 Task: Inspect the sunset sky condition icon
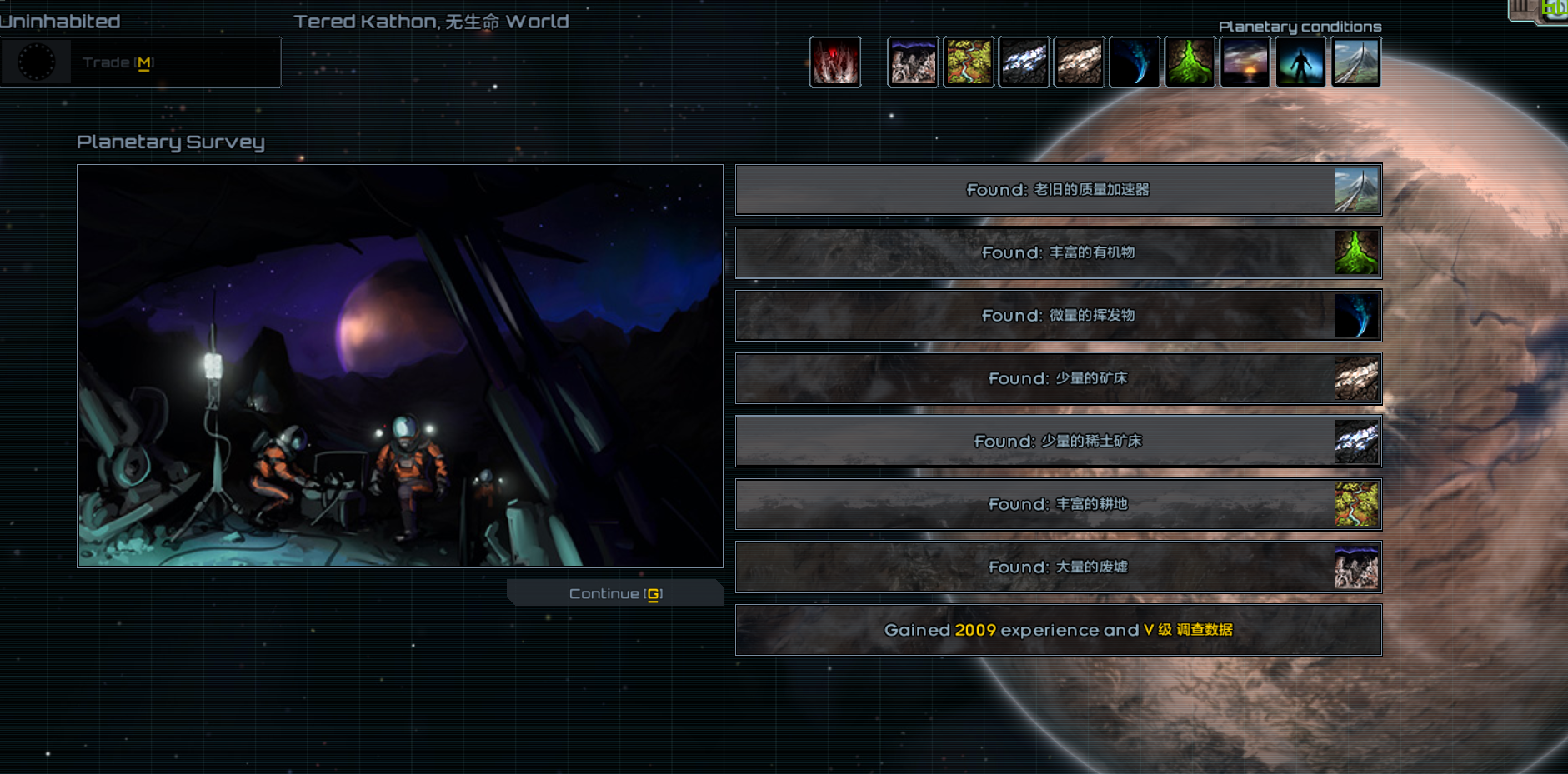point(1245,62)
